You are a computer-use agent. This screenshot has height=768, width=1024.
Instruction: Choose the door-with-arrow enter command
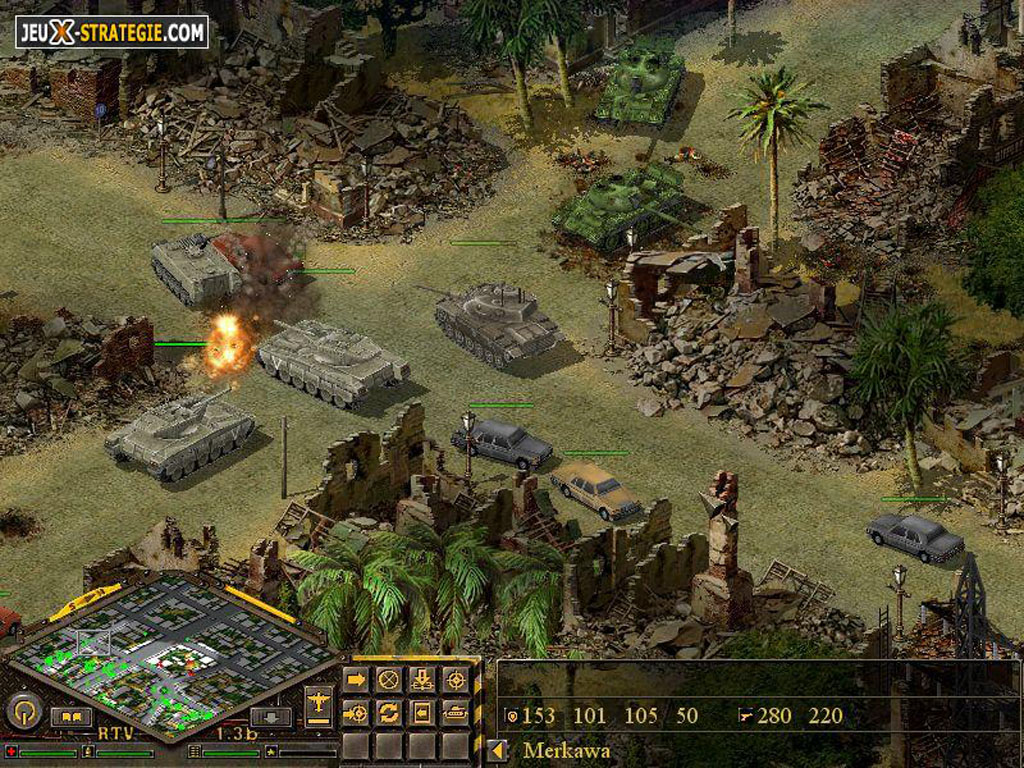422,713
